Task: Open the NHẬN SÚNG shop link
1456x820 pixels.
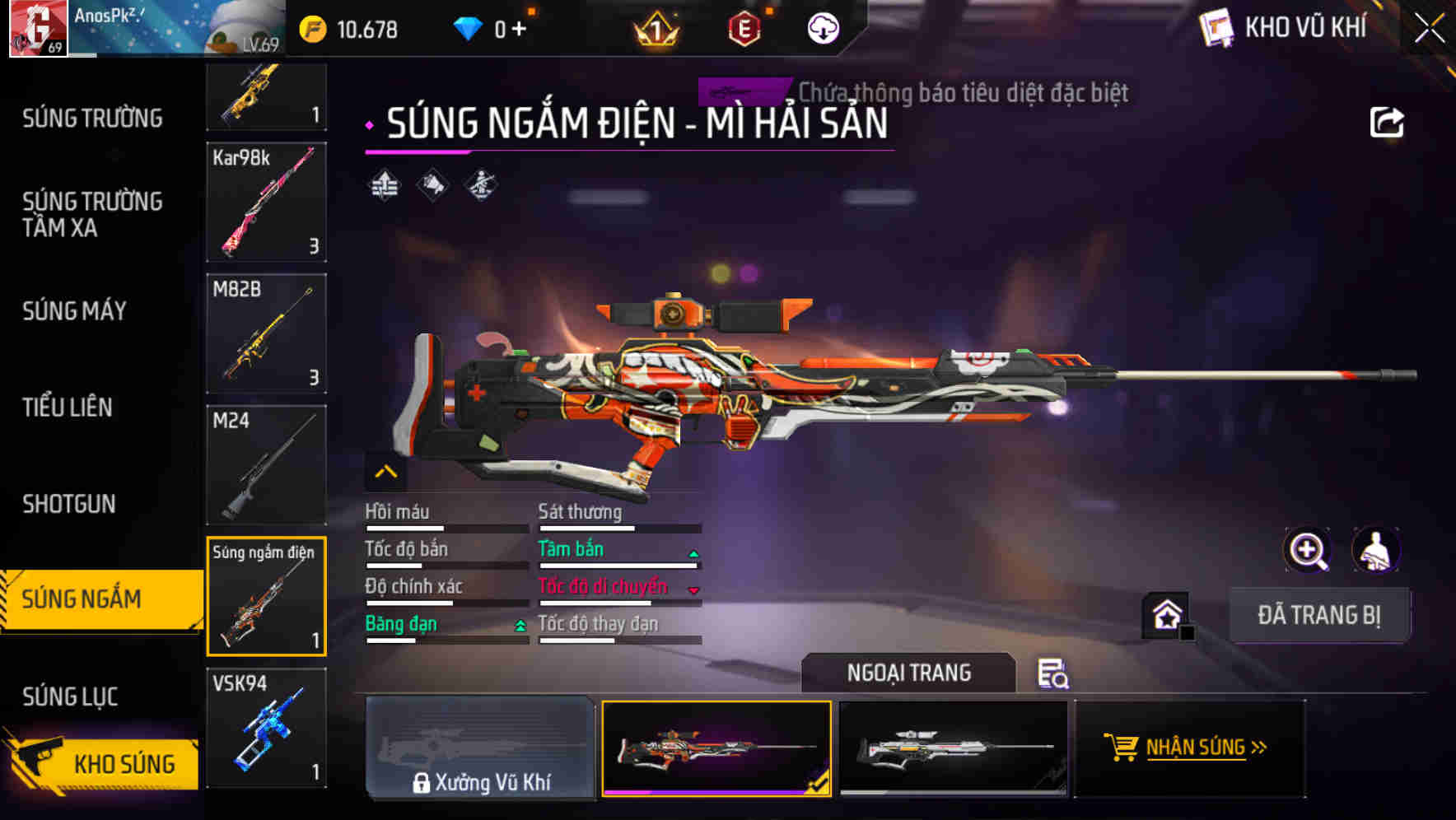Action: 1188,748
